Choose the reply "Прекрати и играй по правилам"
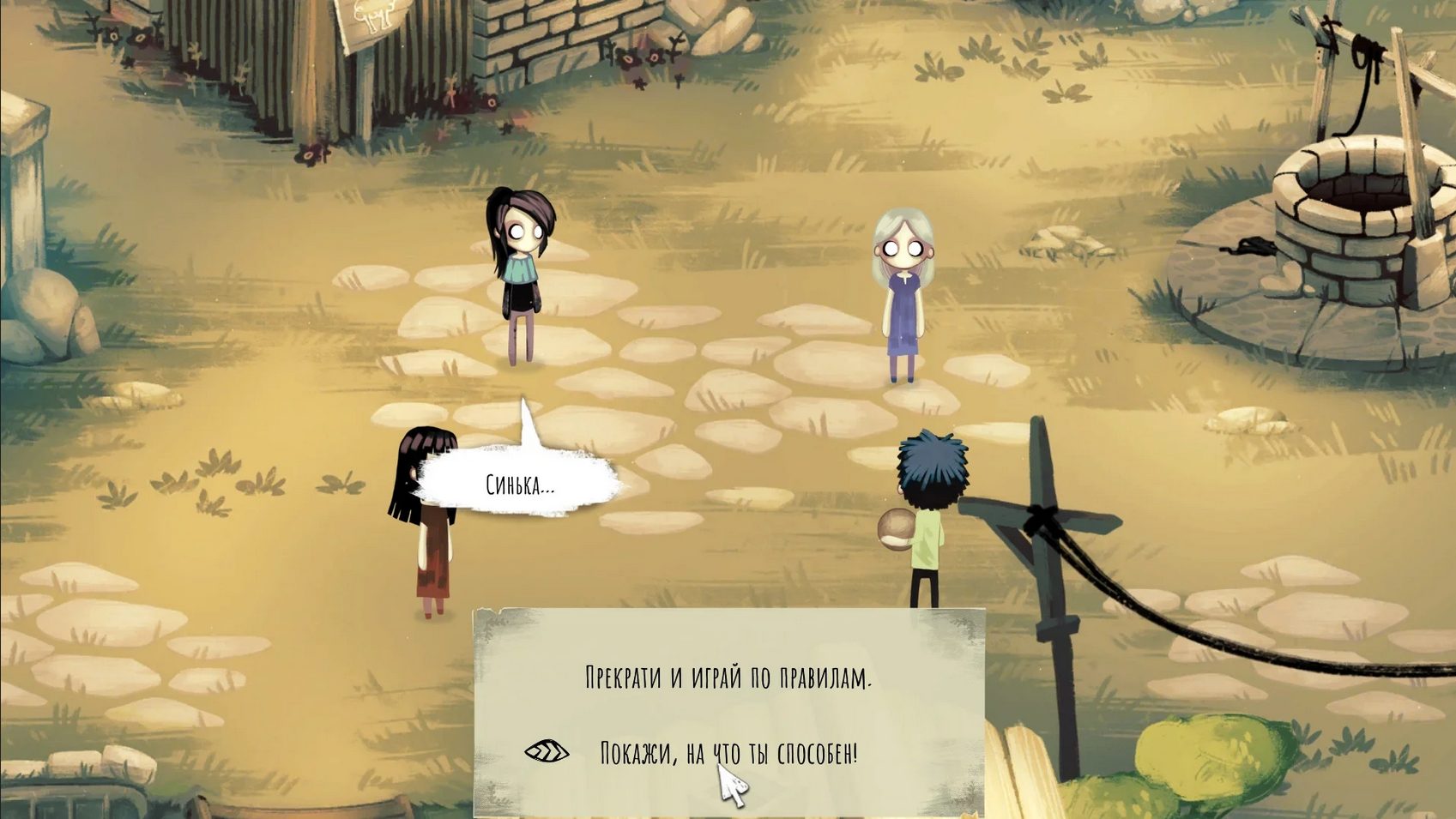Image resolution: width=1456 pixels, height=819 pixels. point(728,677)
